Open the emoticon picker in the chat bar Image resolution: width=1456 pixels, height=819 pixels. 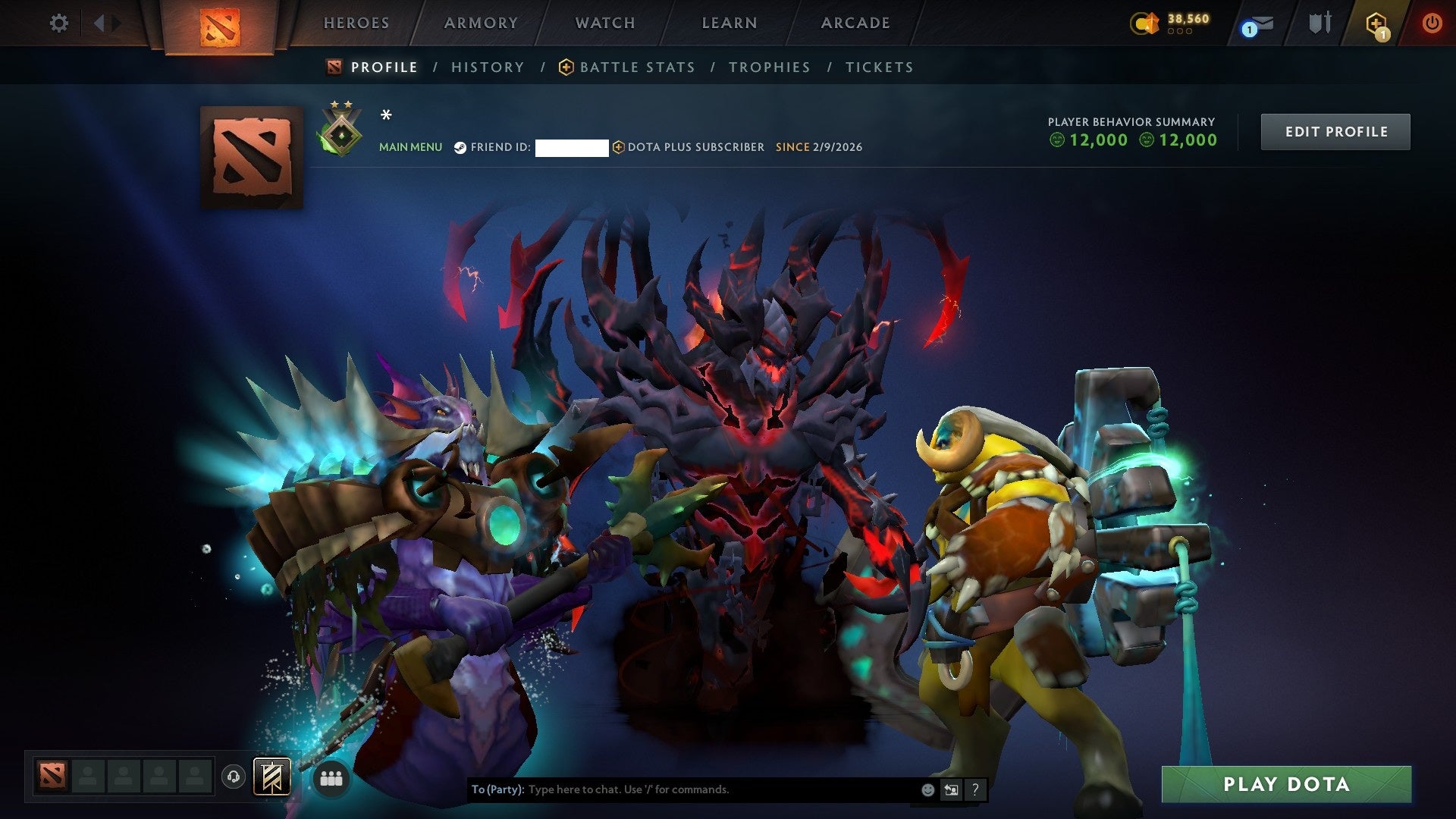point(927,789)
